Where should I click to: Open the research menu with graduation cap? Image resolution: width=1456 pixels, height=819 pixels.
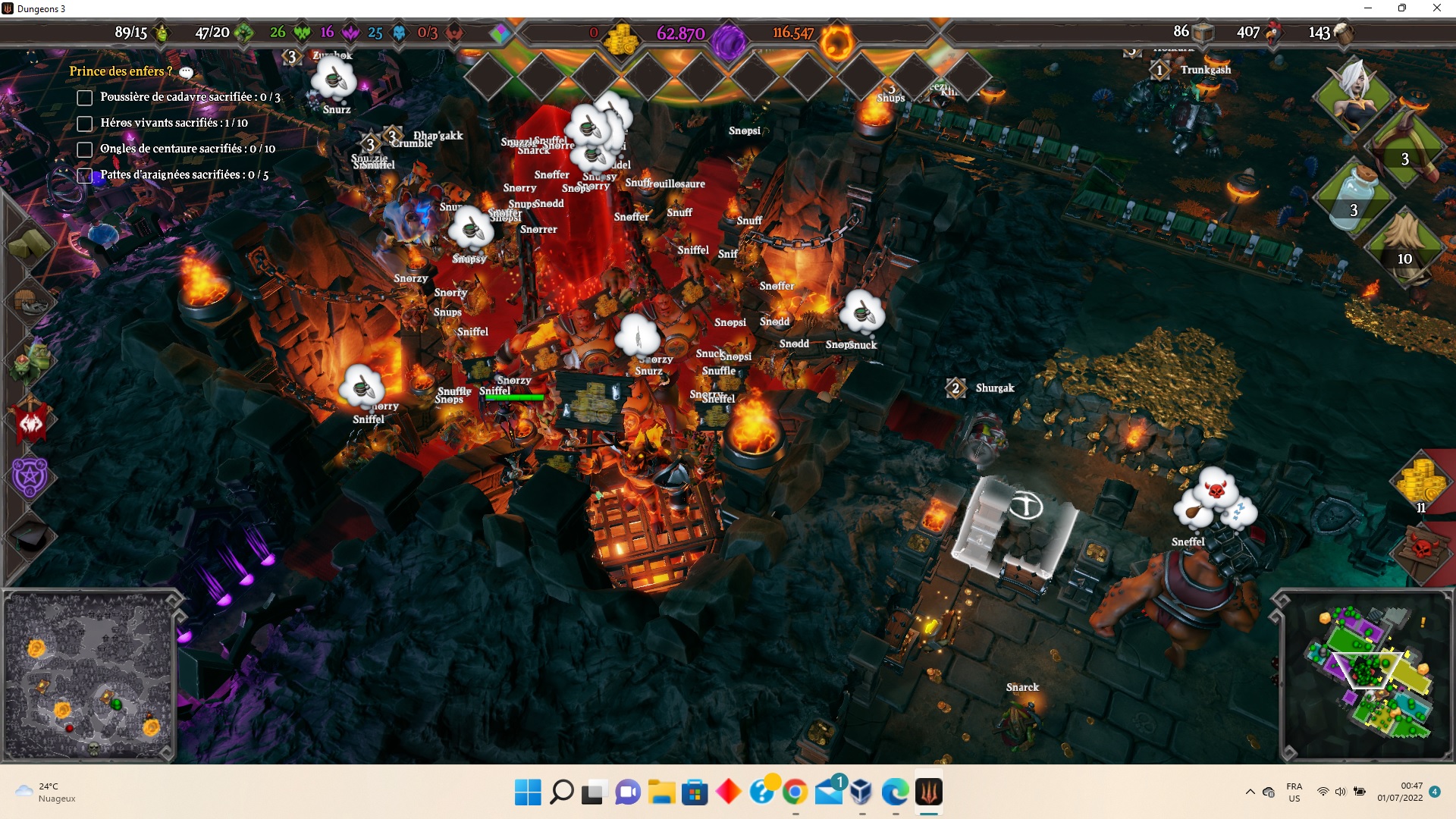(30, 537)
